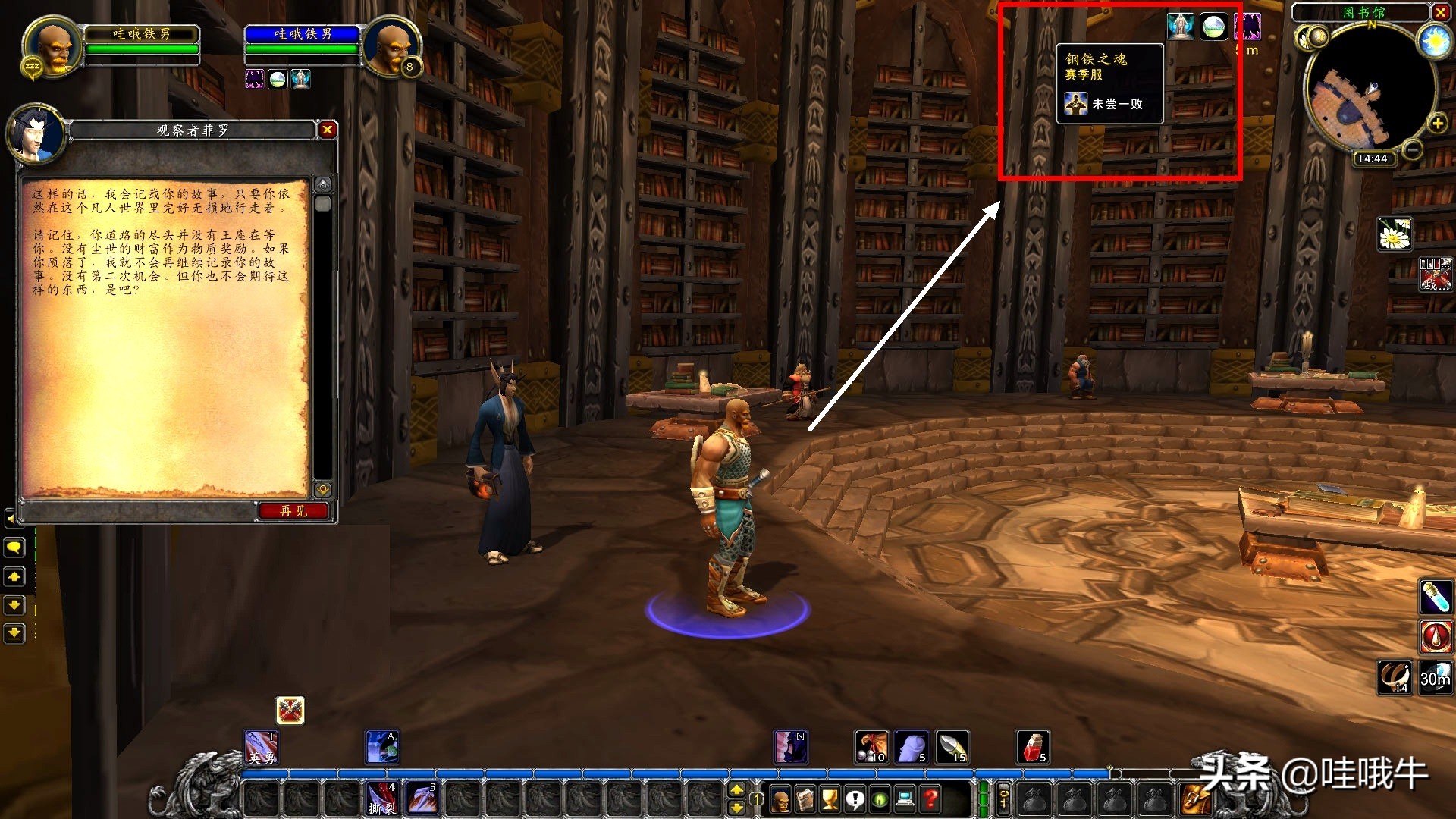Open the key ring button
The height and width of the screenshot is (819, 1456).
tap(1003, 799)
